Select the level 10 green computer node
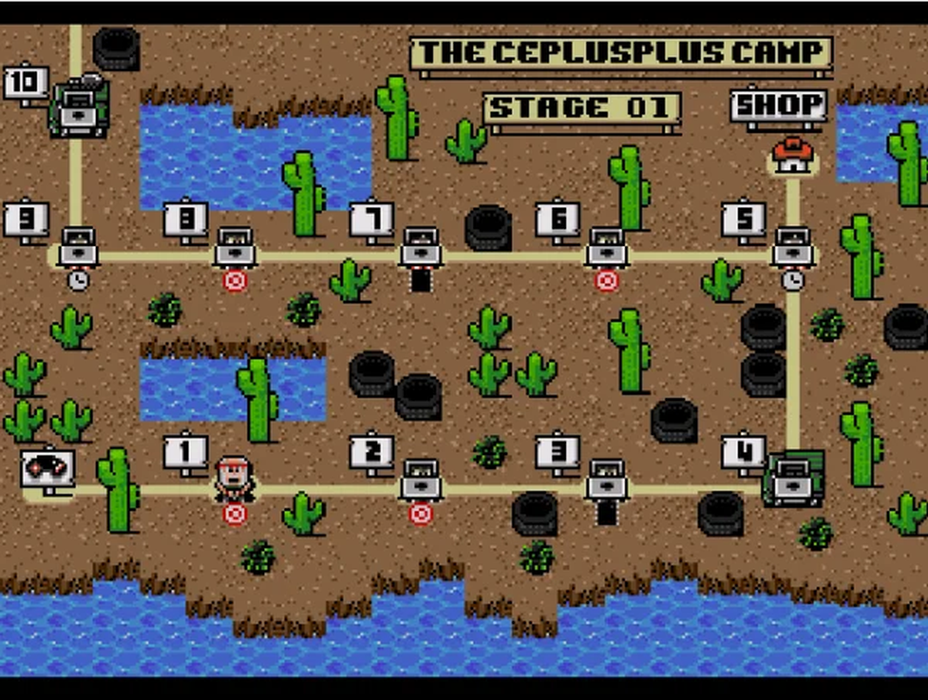This screenshot has height=700, width=928. tap(78, 108)
